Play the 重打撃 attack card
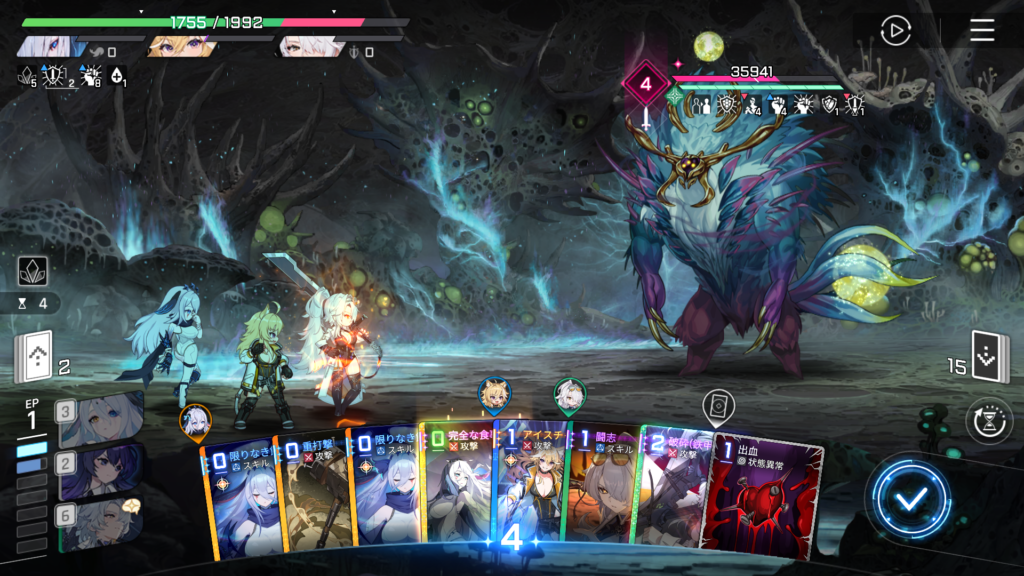The width and height of the screenshot is (1024, 576). pos(310,490)
